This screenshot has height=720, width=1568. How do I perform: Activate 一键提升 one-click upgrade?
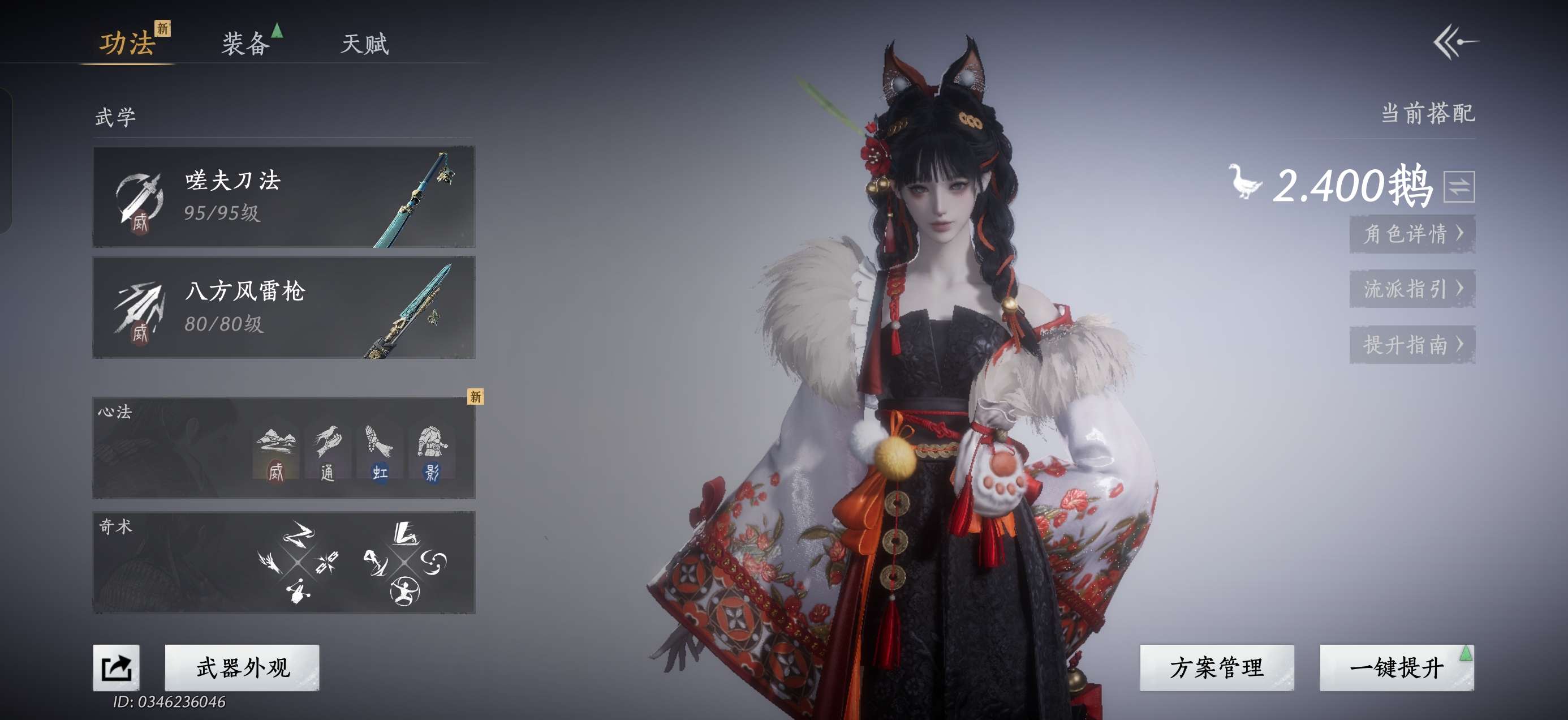[1397, 667]
